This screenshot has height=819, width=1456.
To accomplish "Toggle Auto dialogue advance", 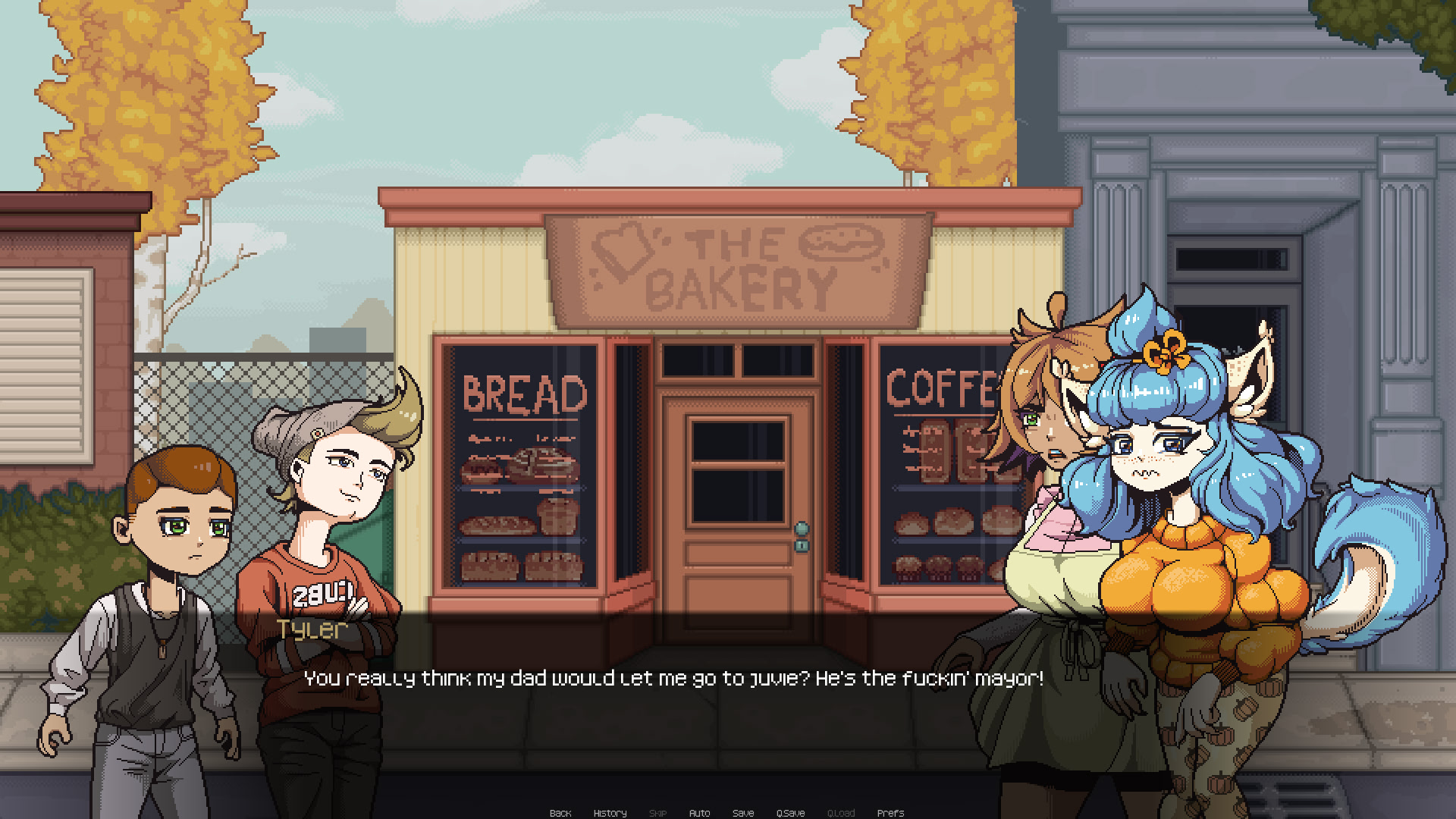I will (x=699, y=813).
